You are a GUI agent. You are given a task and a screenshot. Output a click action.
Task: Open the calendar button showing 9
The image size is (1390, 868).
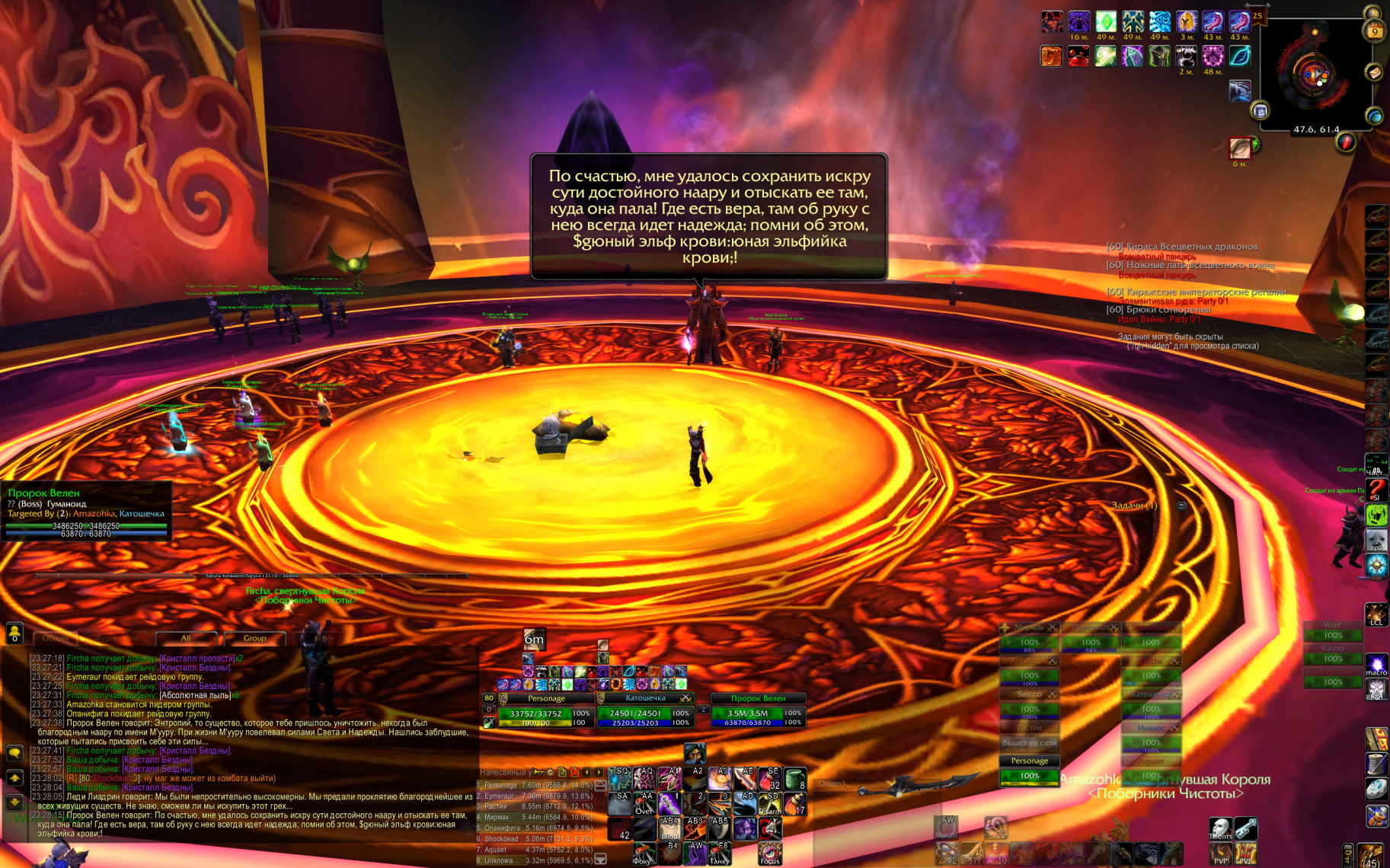pyautogui.click(x=1374, y=31)
